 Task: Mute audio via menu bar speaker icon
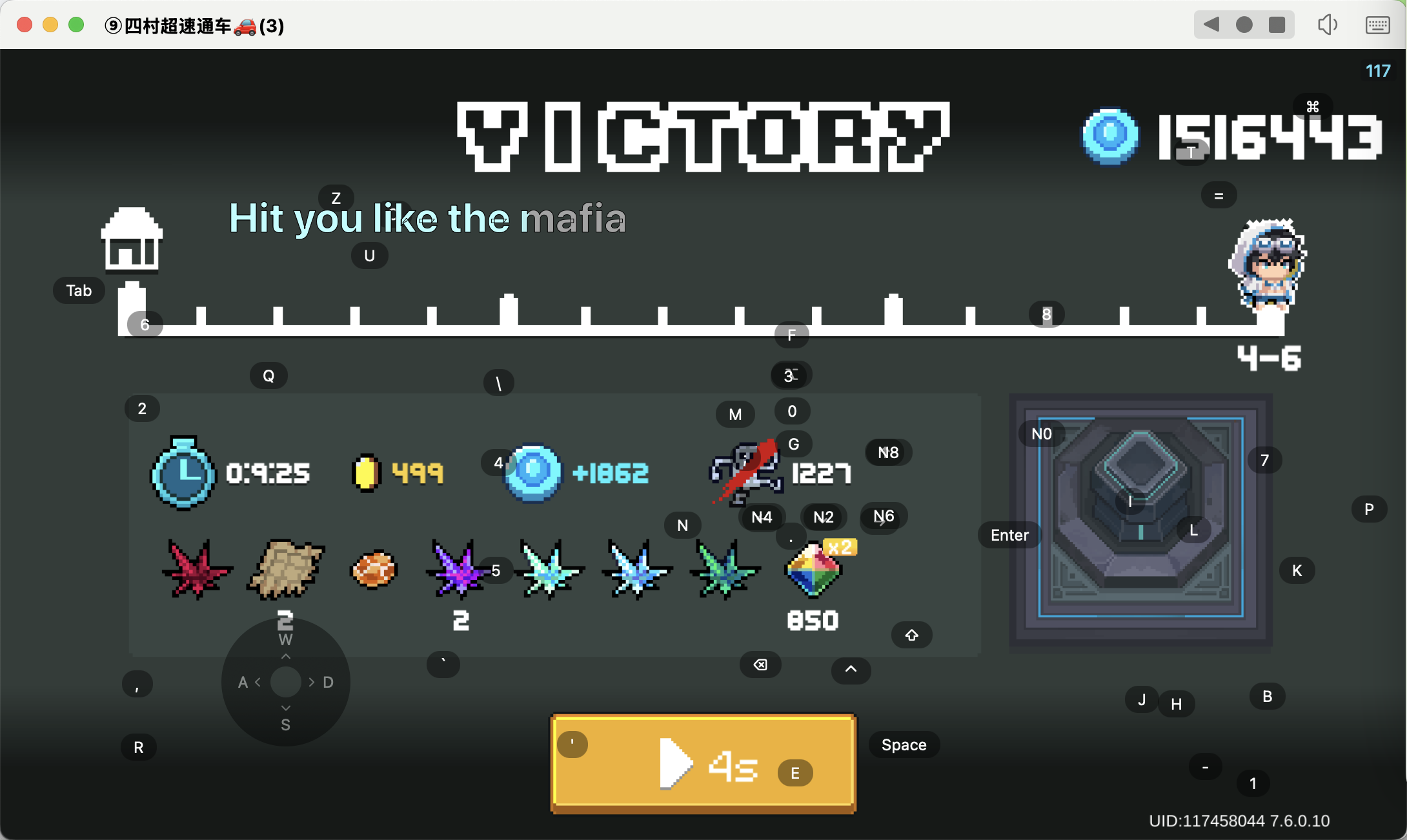(x=1328, y=25)
